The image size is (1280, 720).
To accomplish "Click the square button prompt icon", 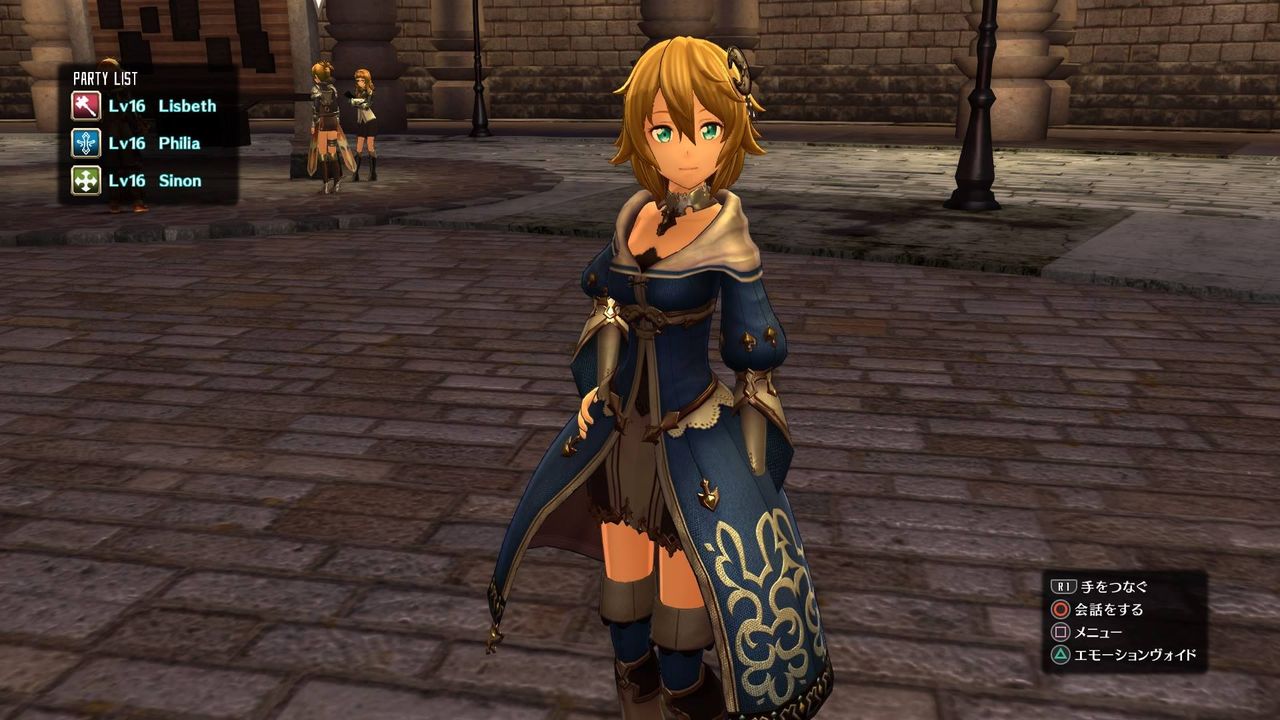I will tap(1063, 631).
